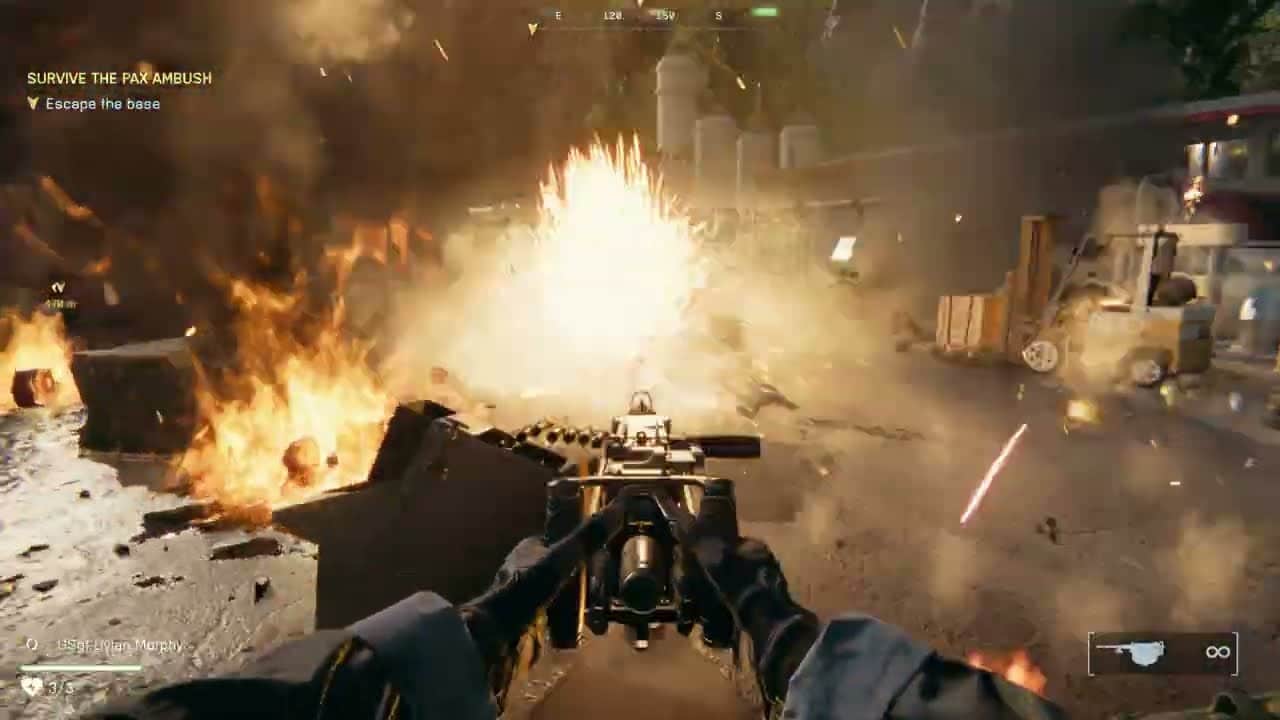Click the green health bar above the heart
This screenshot has width=1280, height=720.
82,669
